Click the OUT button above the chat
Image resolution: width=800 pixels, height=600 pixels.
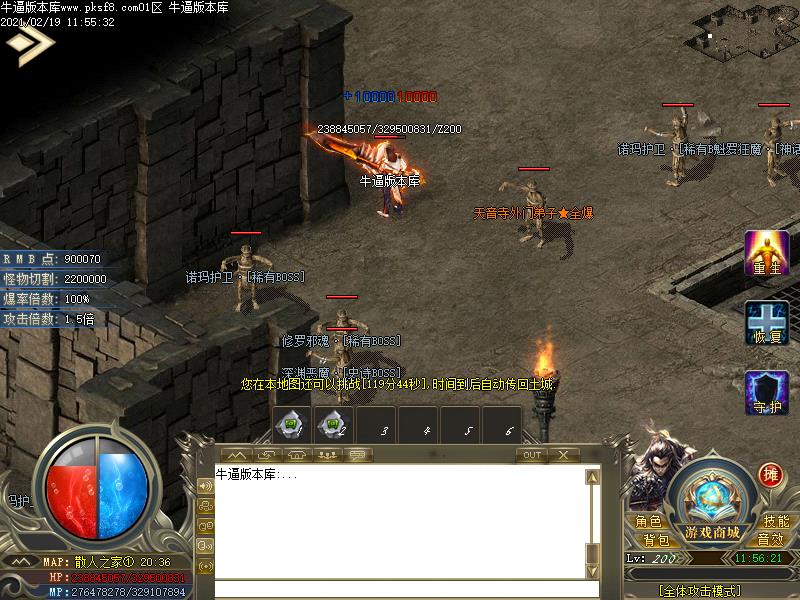click(x=531, y=455)
